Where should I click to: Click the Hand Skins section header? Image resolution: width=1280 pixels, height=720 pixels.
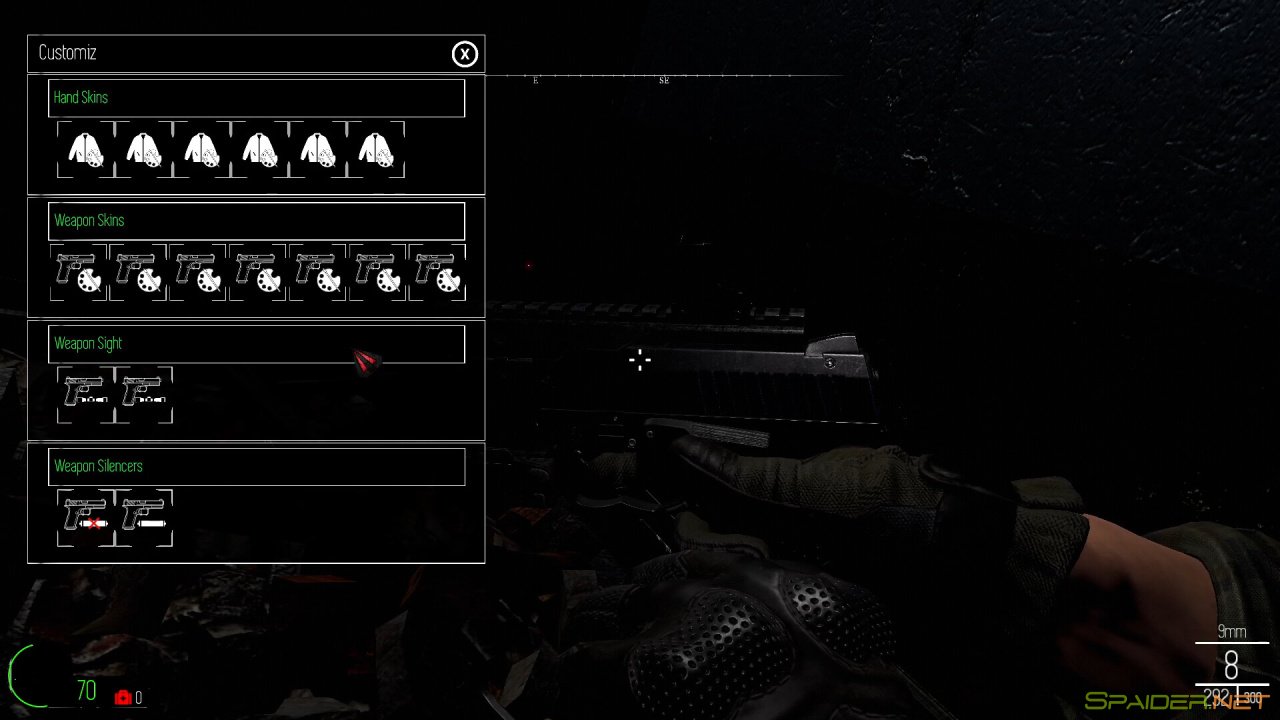coord(256,98)
